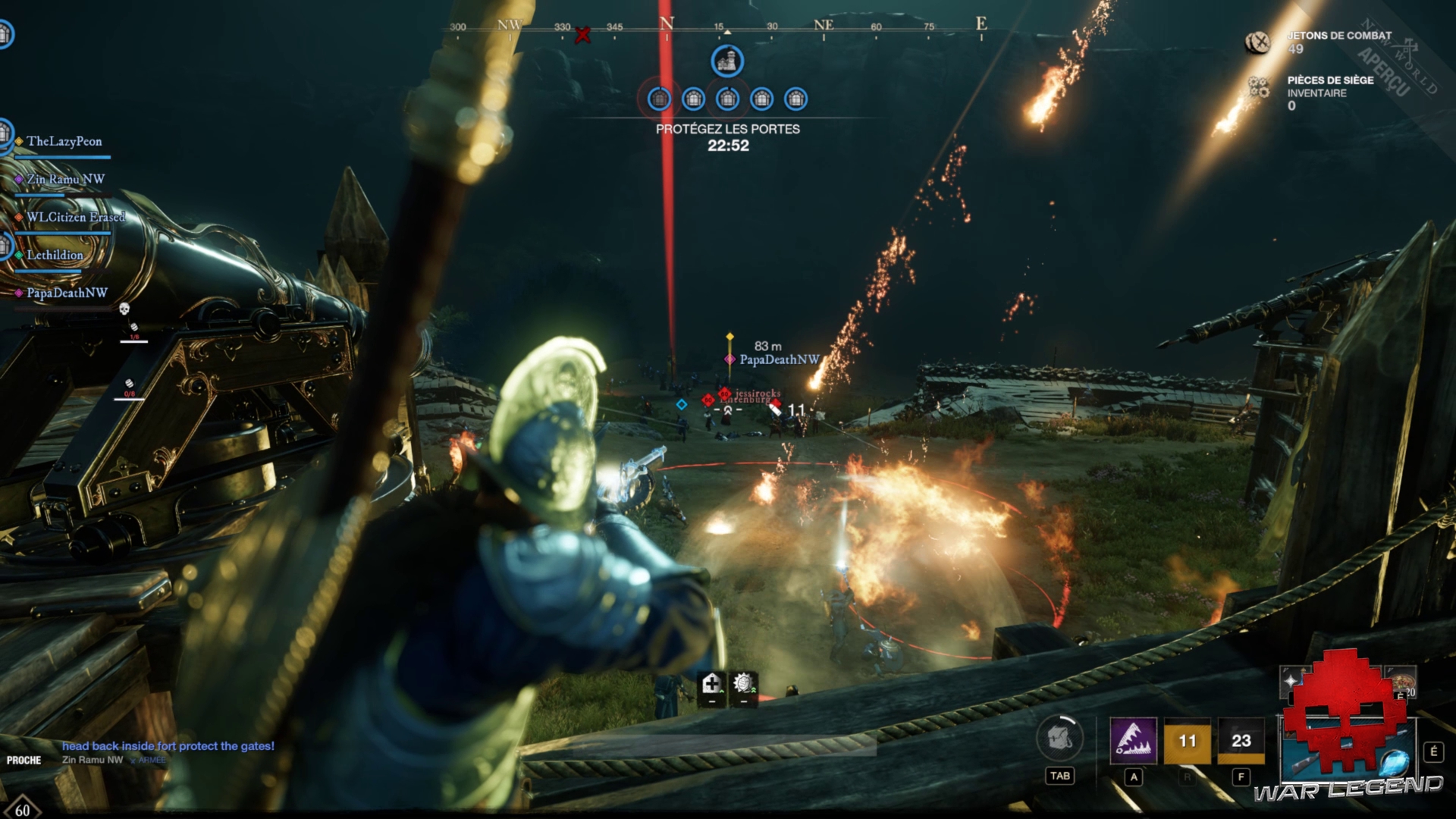Click the PROCHE chat channel label
The height and width of the screenshot is (819, 1456).
(x=24, y=760)
